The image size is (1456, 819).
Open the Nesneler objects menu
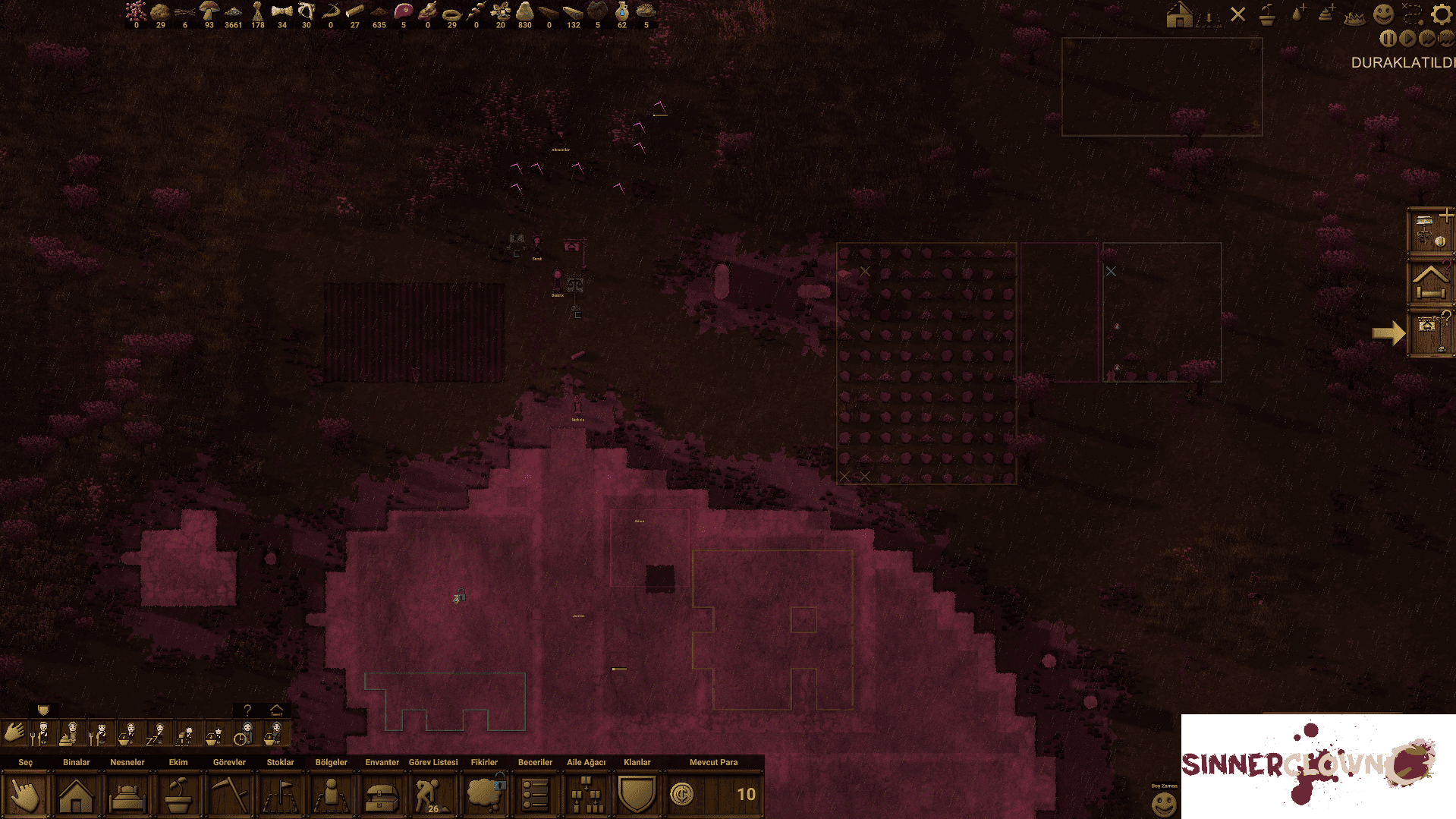(x=127, y=795)
